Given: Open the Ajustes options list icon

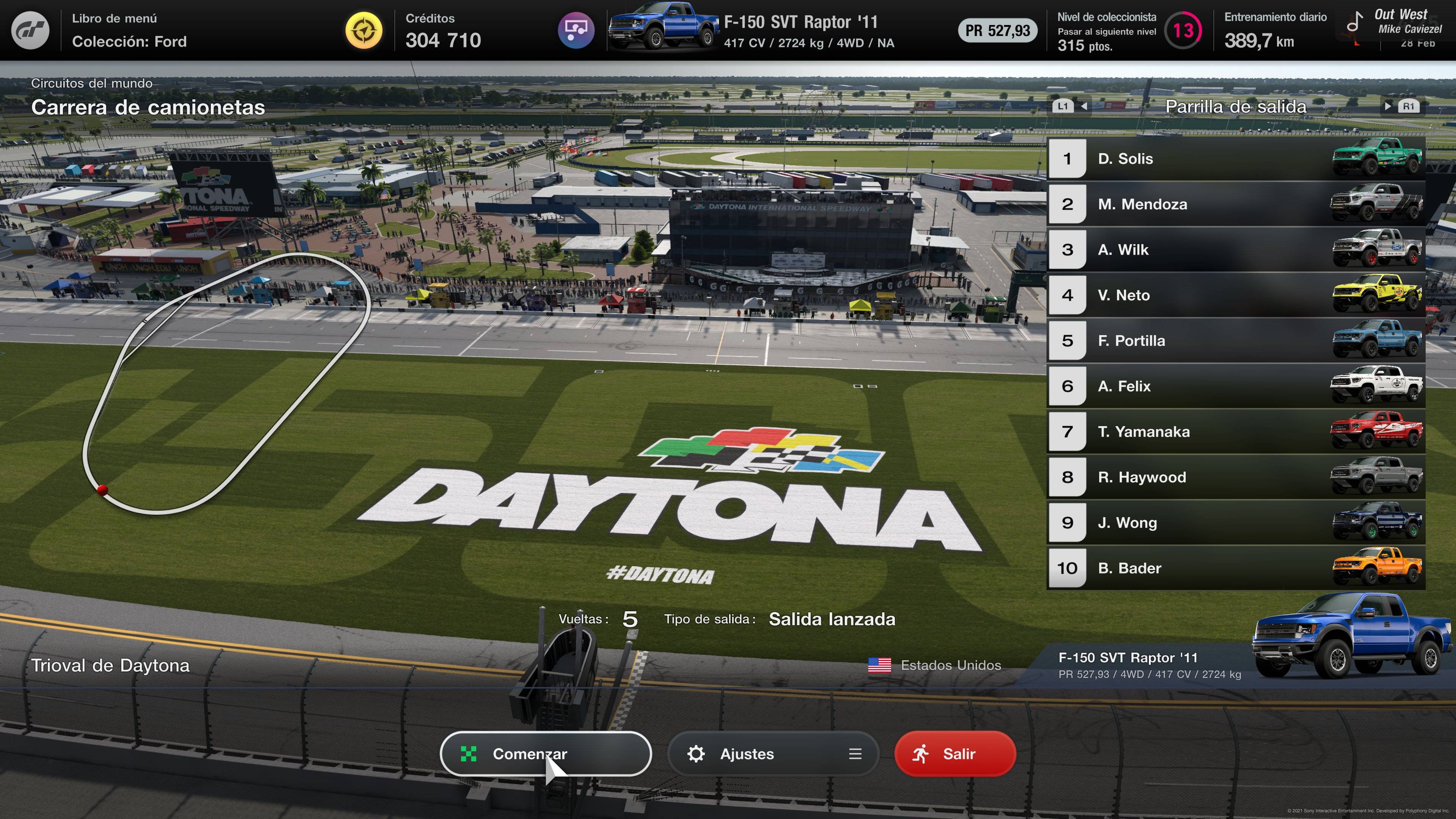Looking at the screenshot, I should (x=855, y=753).
